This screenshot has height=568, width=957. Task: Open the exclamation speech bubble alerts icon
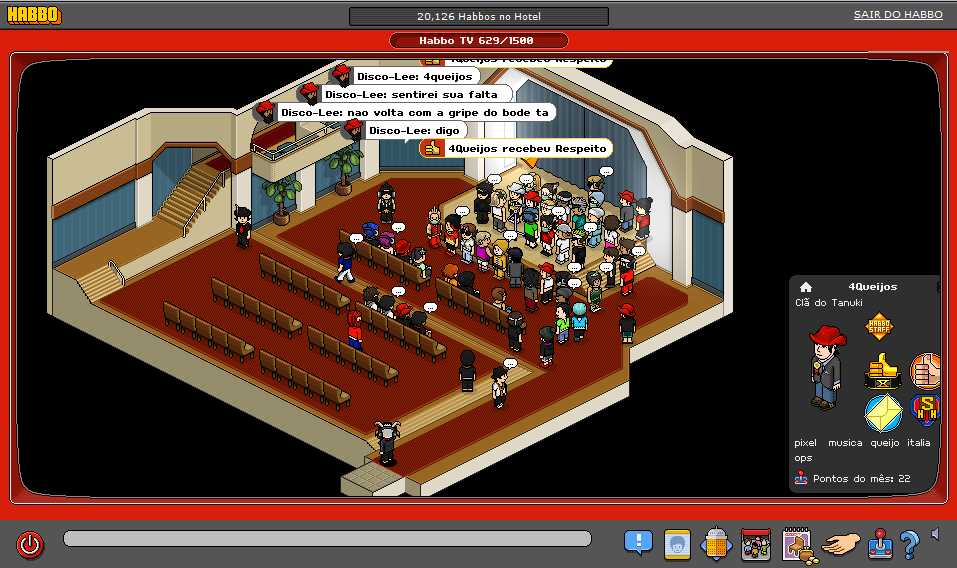coord(638,543)
